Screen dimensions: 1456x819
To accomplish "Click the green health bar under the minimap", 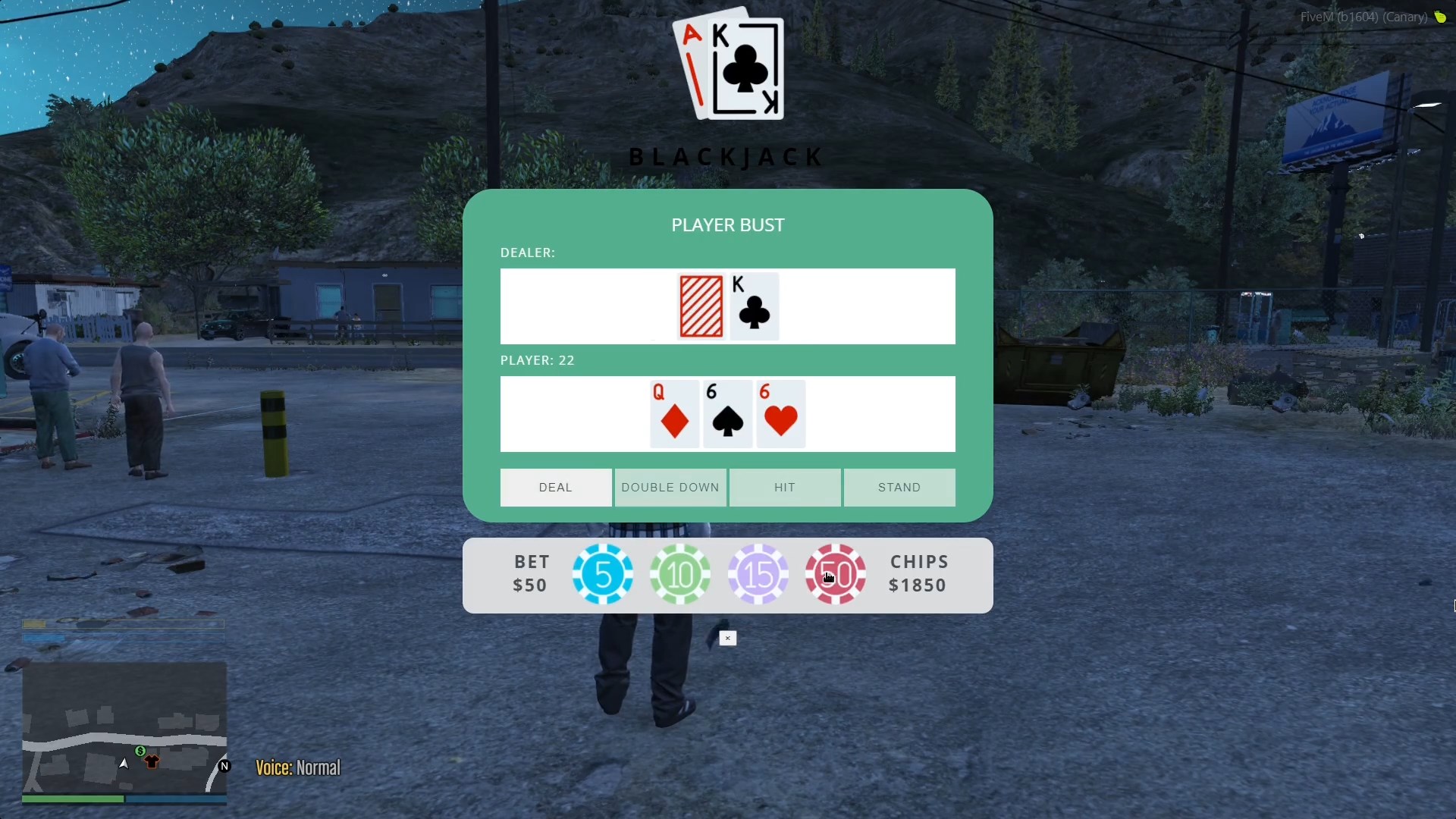I will (x=72, y=799).
